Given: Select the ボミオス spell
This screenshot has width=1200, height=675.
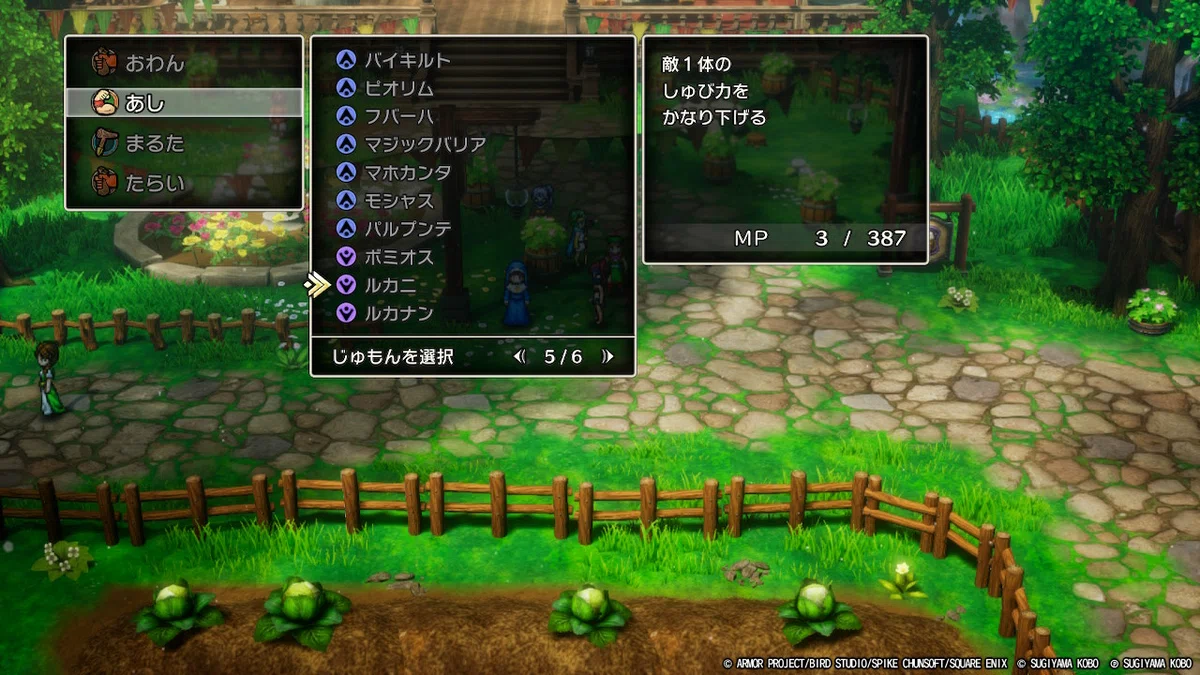Looking at the screenshot, I should pyautogui.click(x=399, y=257).
